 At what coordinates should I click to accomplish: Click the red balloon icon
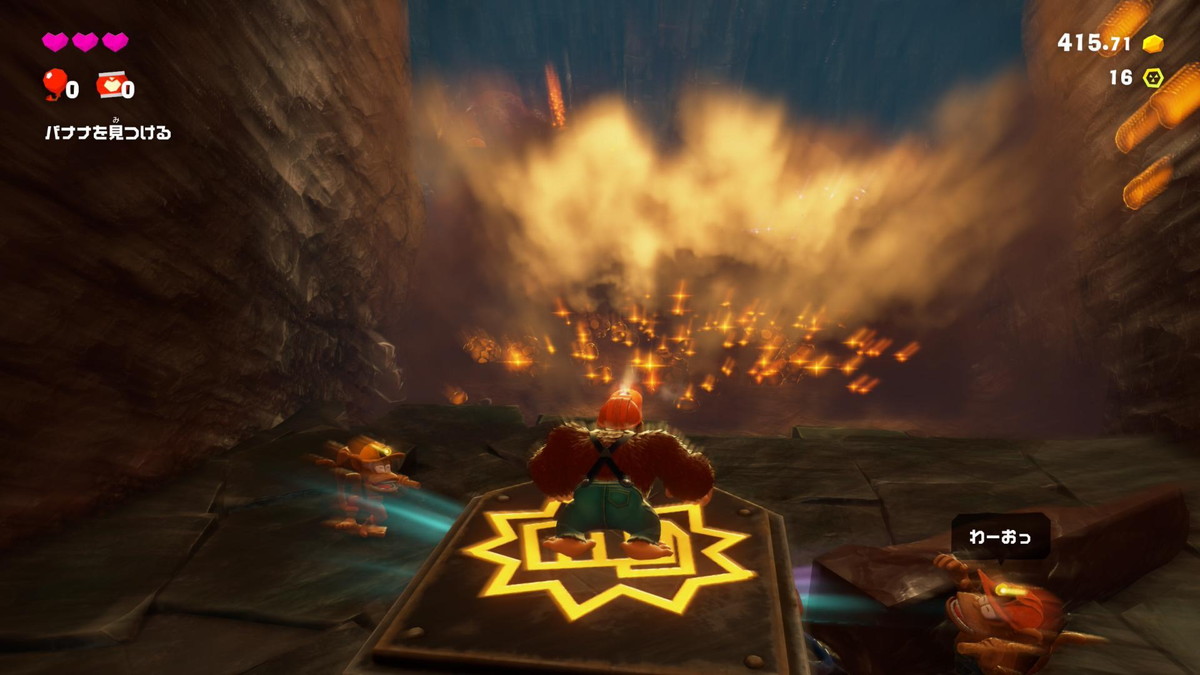pyautogui.click(x=53, y=85)
